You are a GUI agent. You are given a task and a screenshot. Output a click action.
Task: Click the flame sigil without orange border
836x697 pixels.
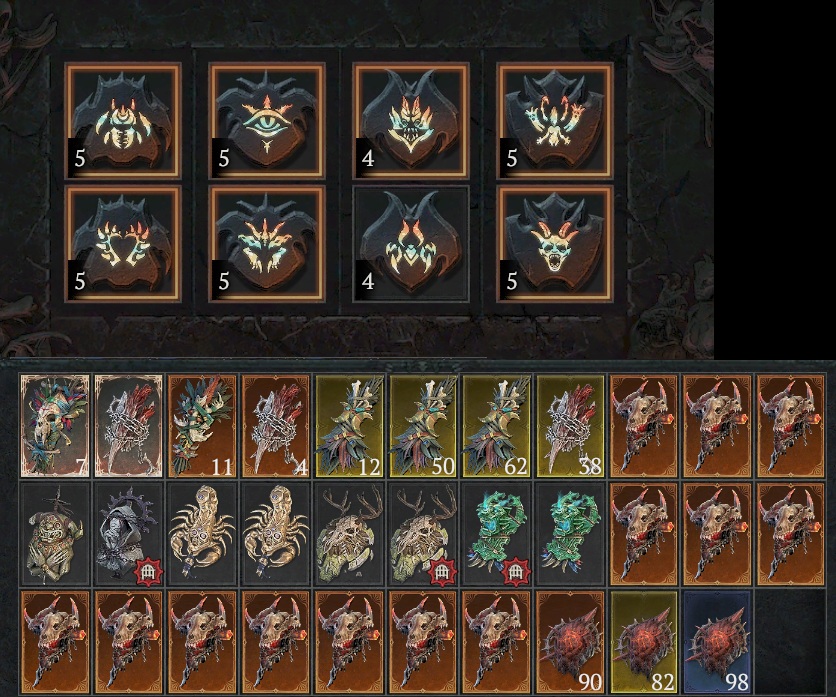coord(410,243)
